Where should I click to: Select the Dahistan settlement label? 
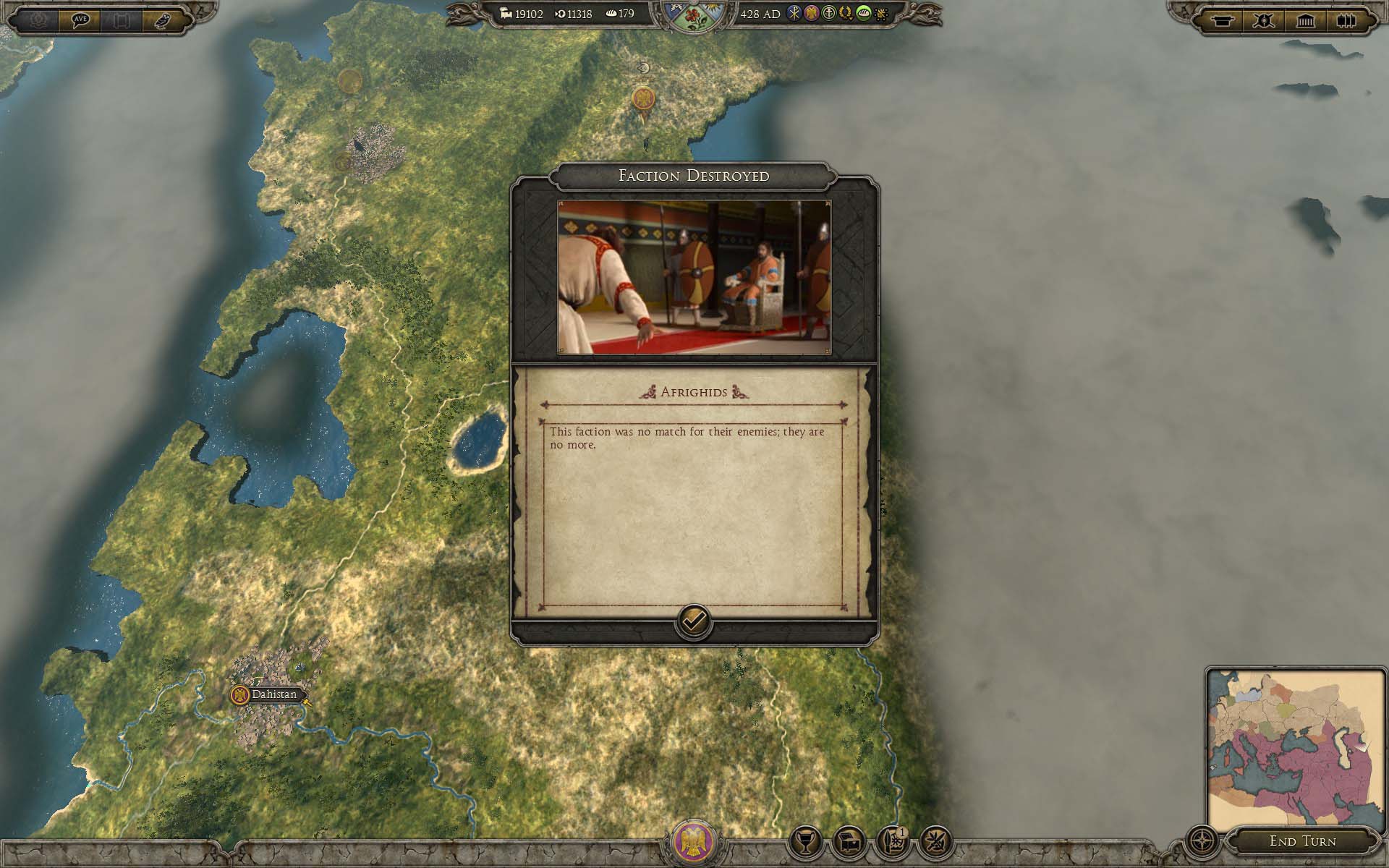click(273, 694)
